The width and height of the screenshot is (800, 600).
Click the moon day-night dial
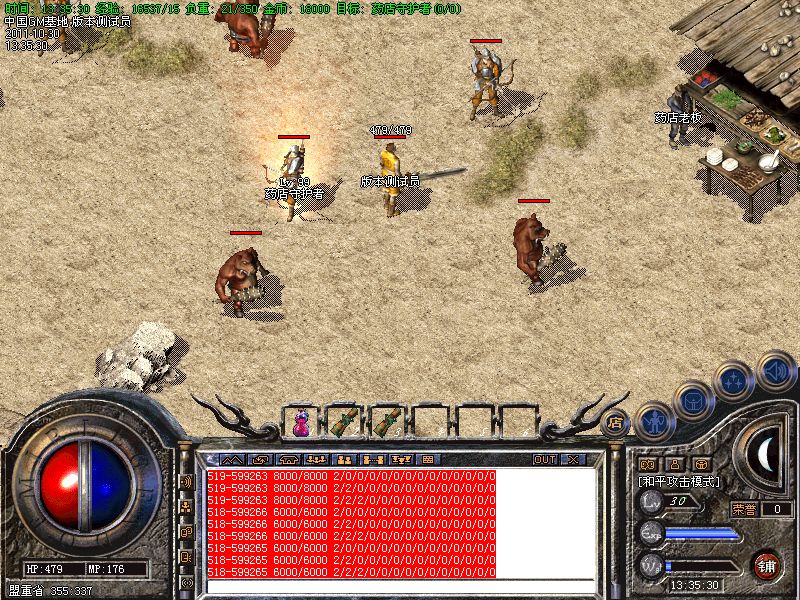tap(767, 455)
